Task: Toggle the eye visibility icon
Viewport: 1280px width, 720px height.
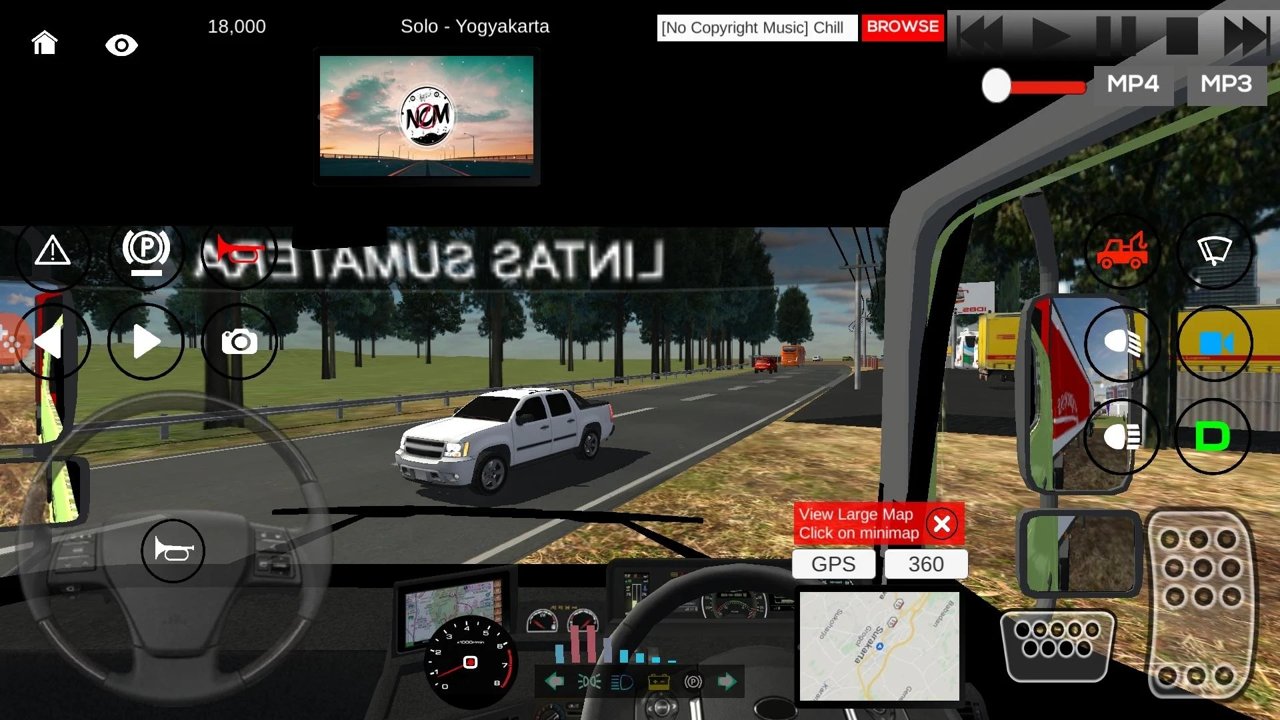Action: tap(122, 45)
